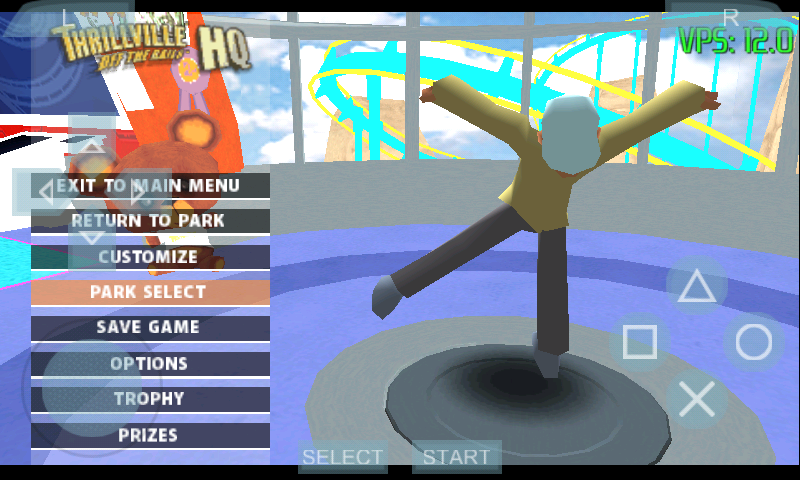
Task: Open the Prizes entry
Action: pos(150,435)
